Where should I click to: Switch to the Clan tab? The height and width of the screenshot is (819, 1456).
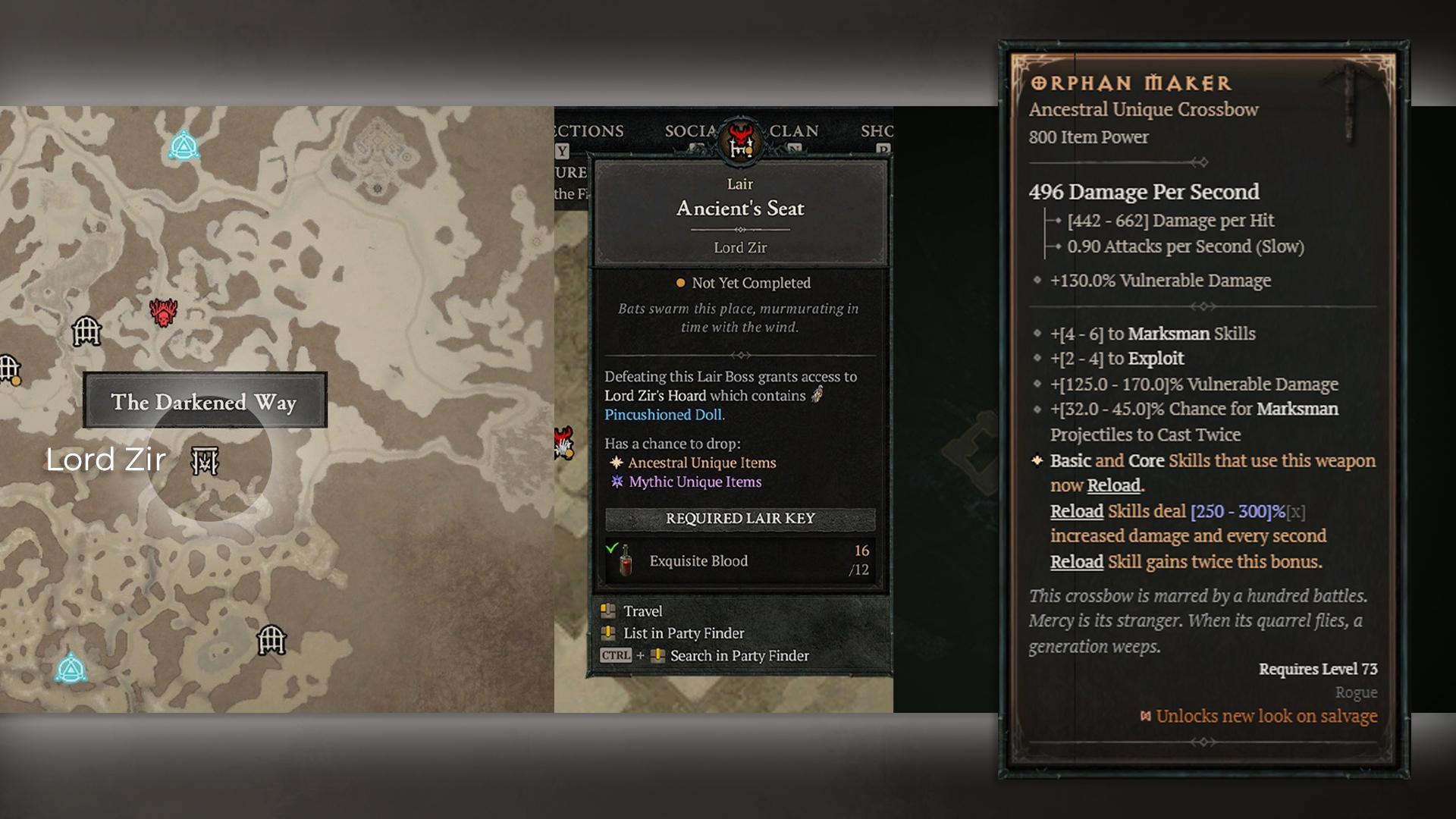tap(794, 131)
